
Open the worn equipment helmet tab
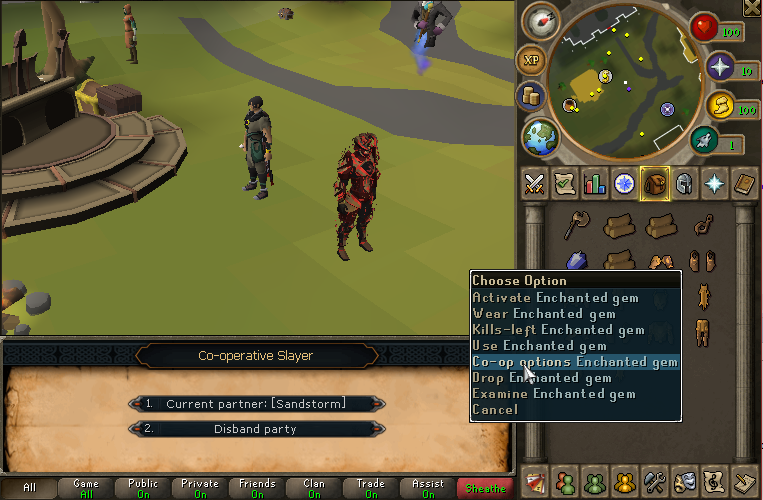685,183
